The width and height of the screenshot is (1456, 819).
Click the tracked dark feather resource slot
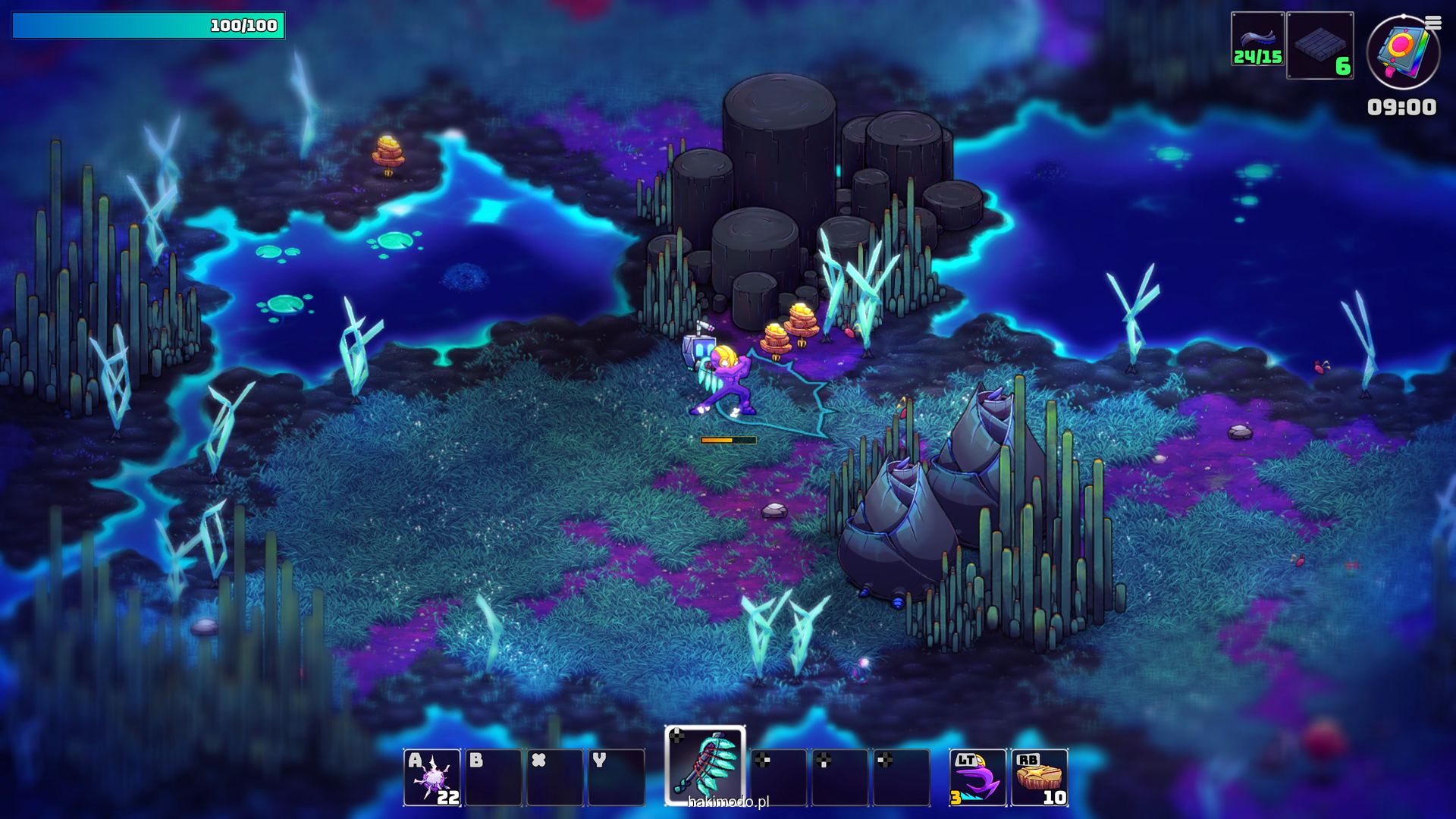[1257, 39]
